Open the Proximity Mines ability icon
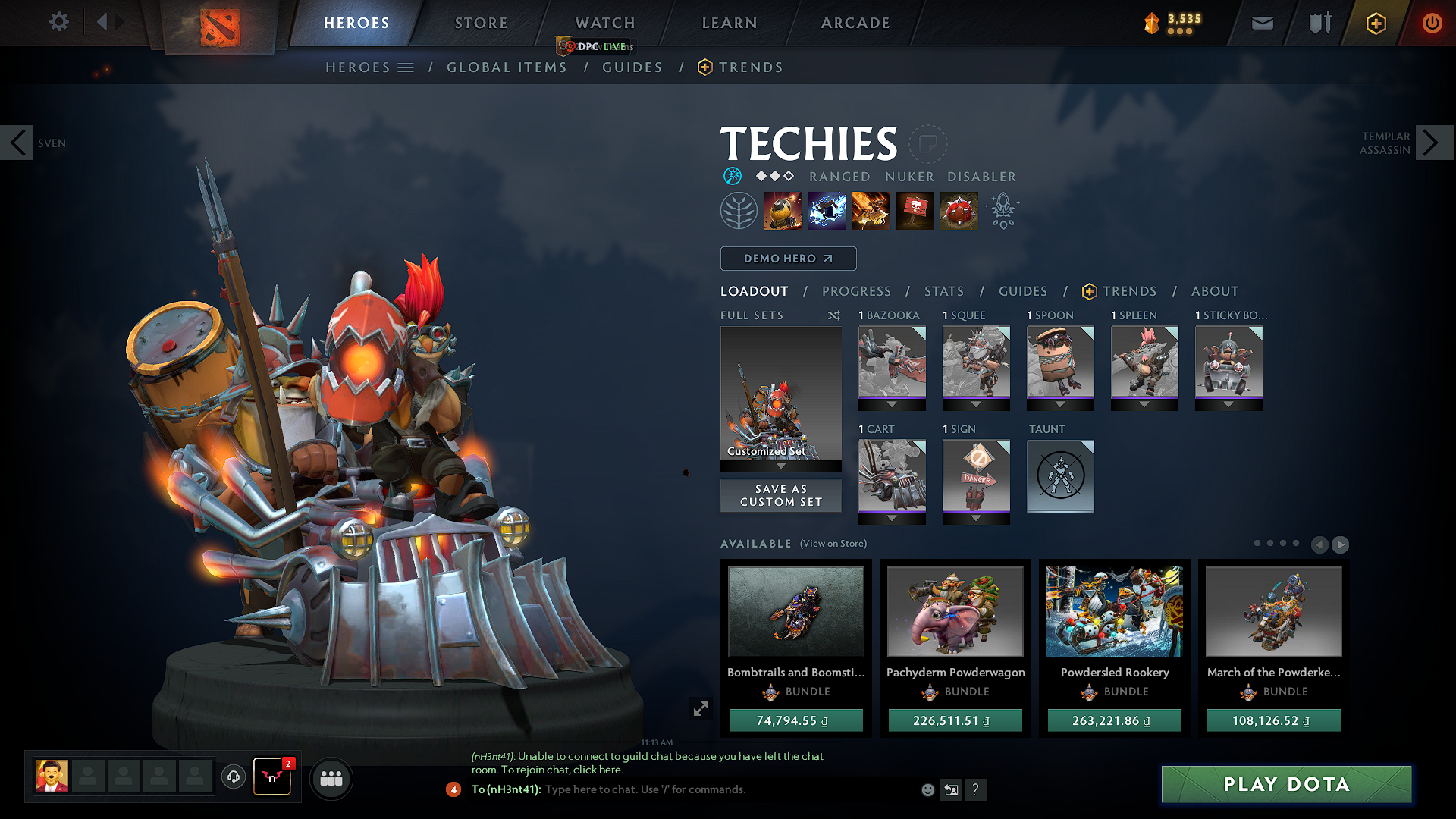This screenshot has width=1456, height=819. [959, 211]
